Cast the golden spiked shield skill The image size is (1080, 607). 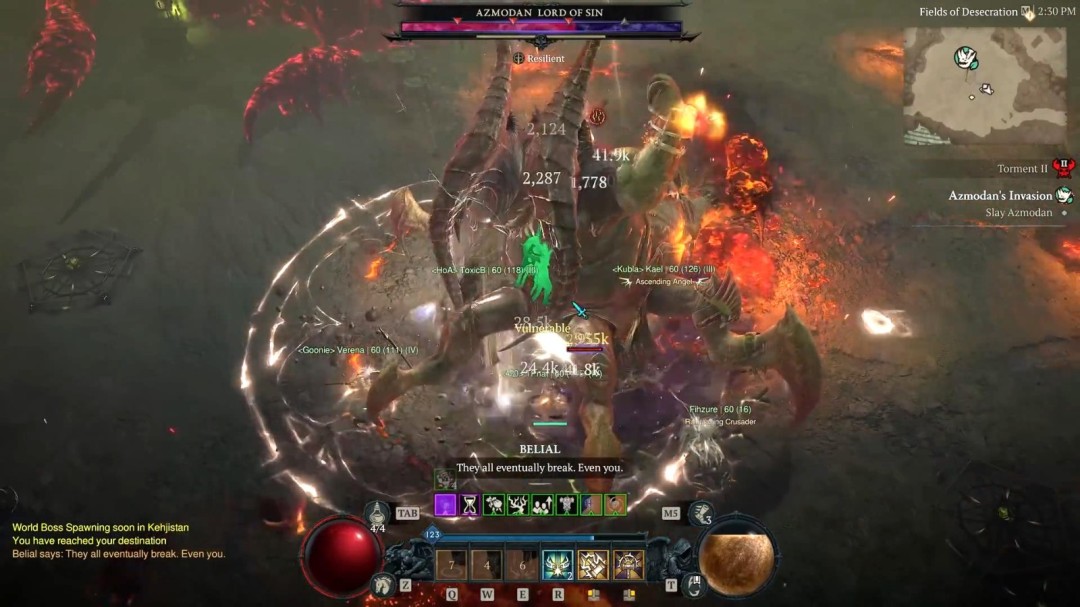[x=629, y=565]
